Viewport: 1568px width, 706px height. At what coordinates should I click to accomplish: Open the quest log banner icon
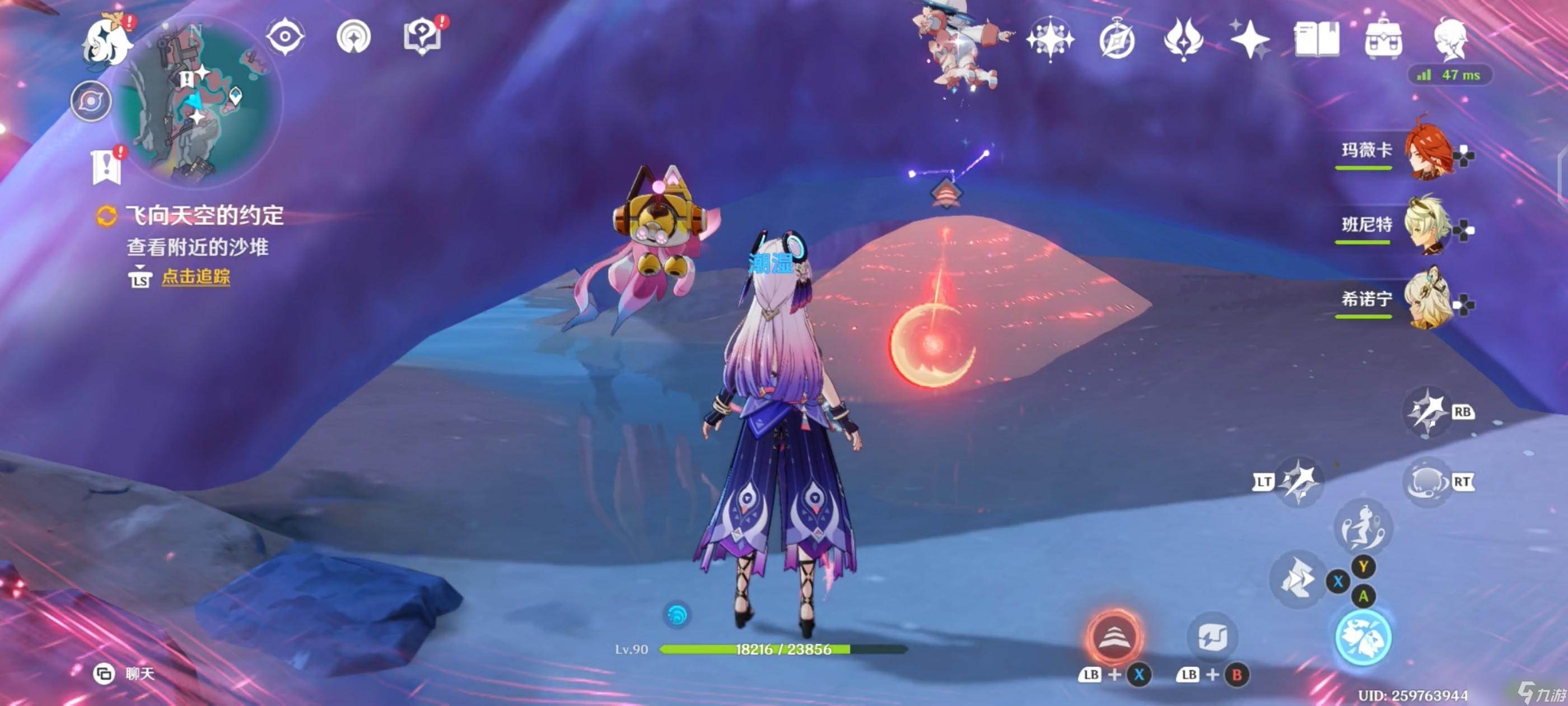click(x=106, y=166)
